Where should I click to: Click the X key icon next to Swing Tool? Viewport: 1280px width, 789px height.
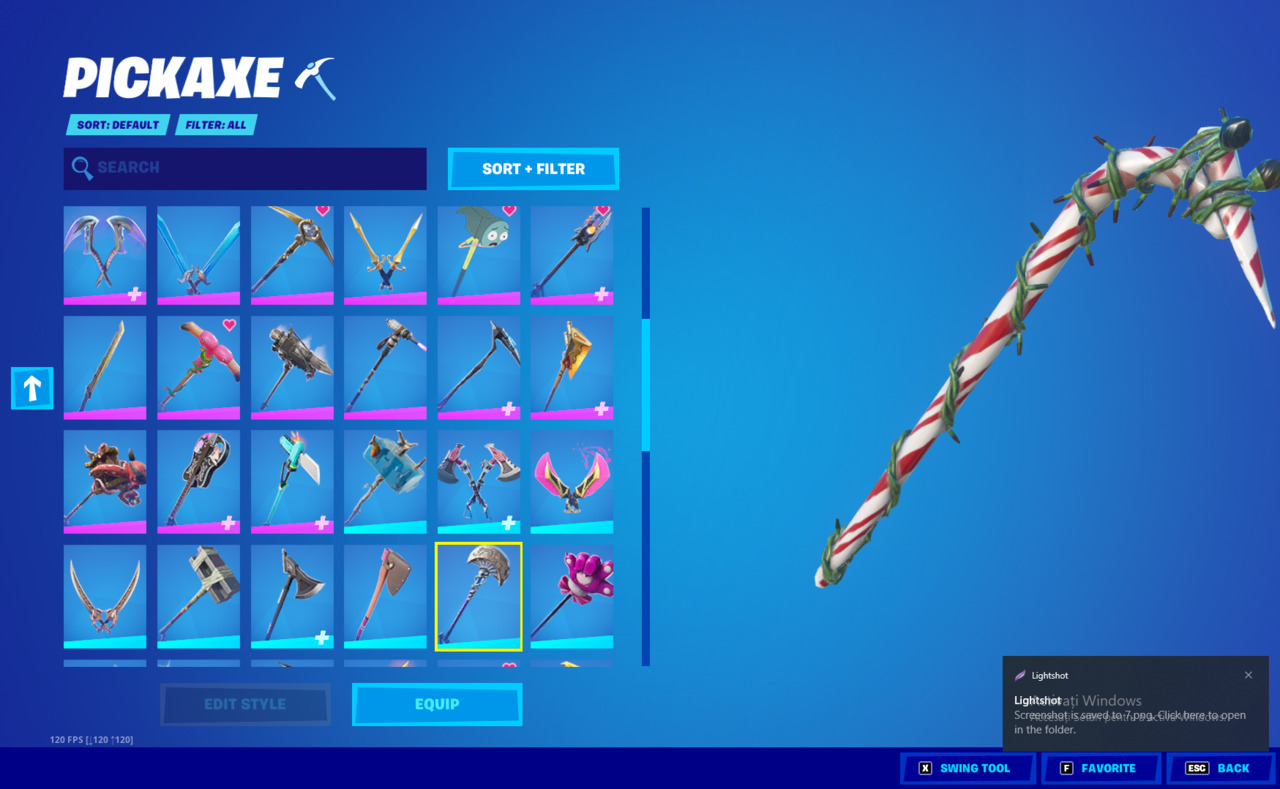pos(926,768)
